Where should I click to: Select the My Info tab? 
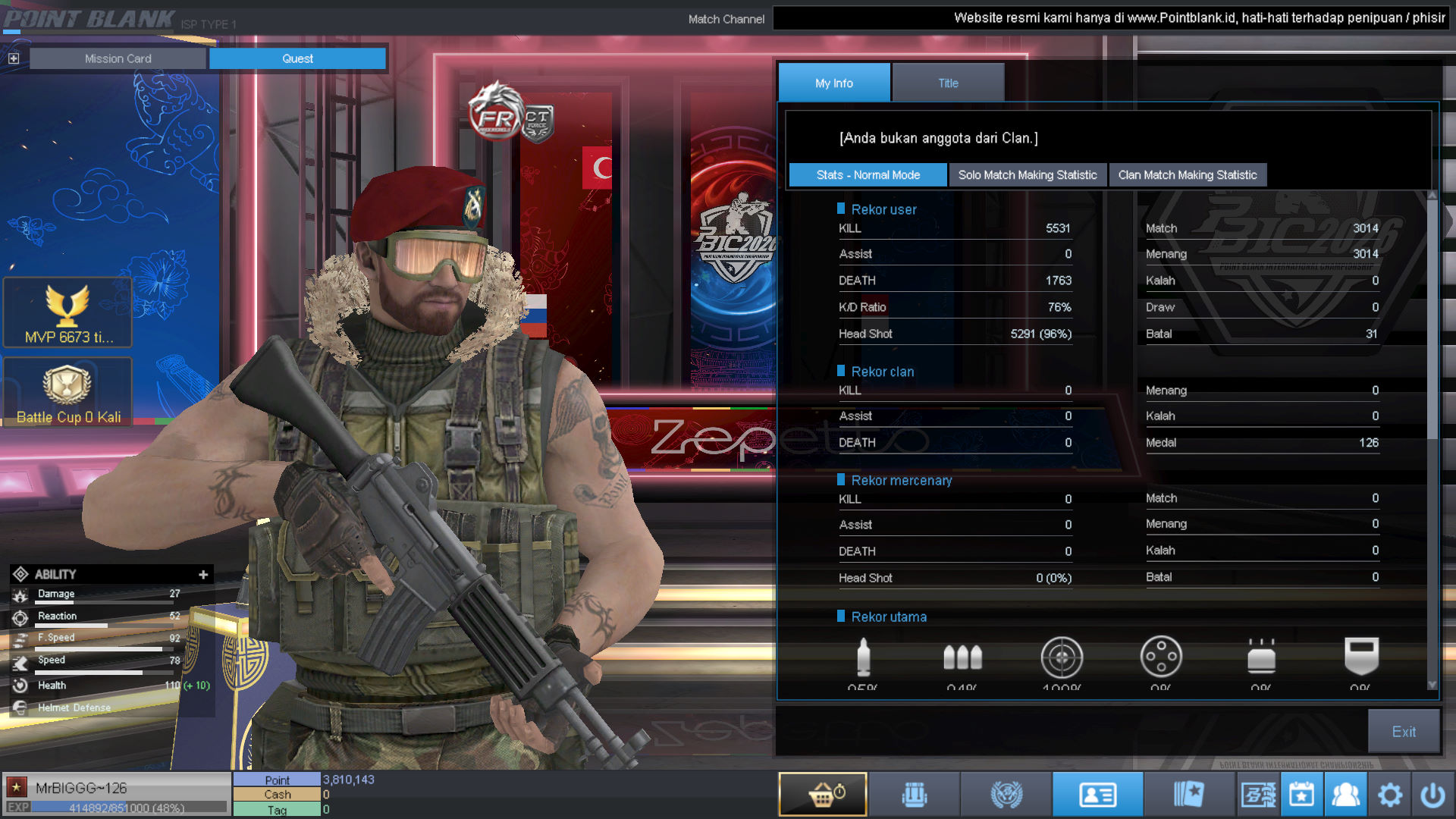coord(833,83)
